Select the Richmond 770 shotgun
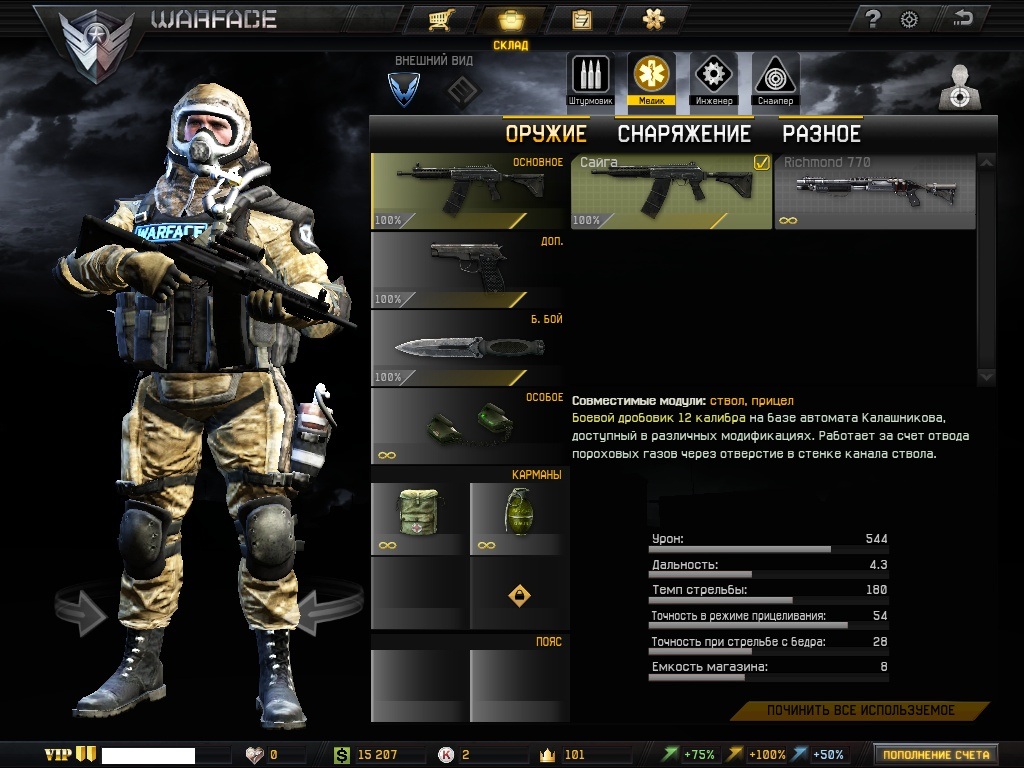Image resolution: width=1024 pixels, height=768 pixels. click(x=874, y=191)
